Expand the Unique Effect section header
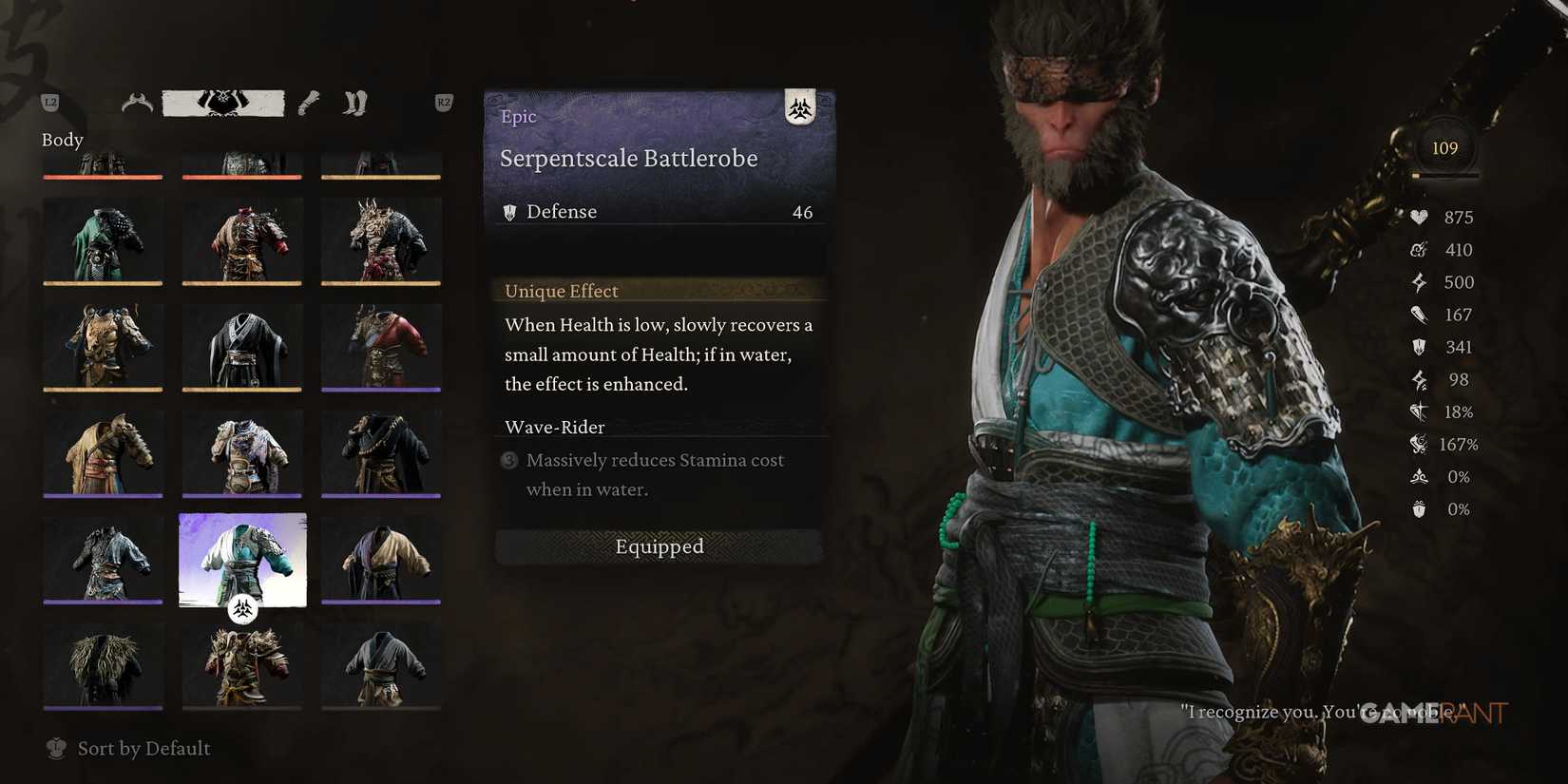This screenshot has width=1568, height=784. [x=561, y=290]
